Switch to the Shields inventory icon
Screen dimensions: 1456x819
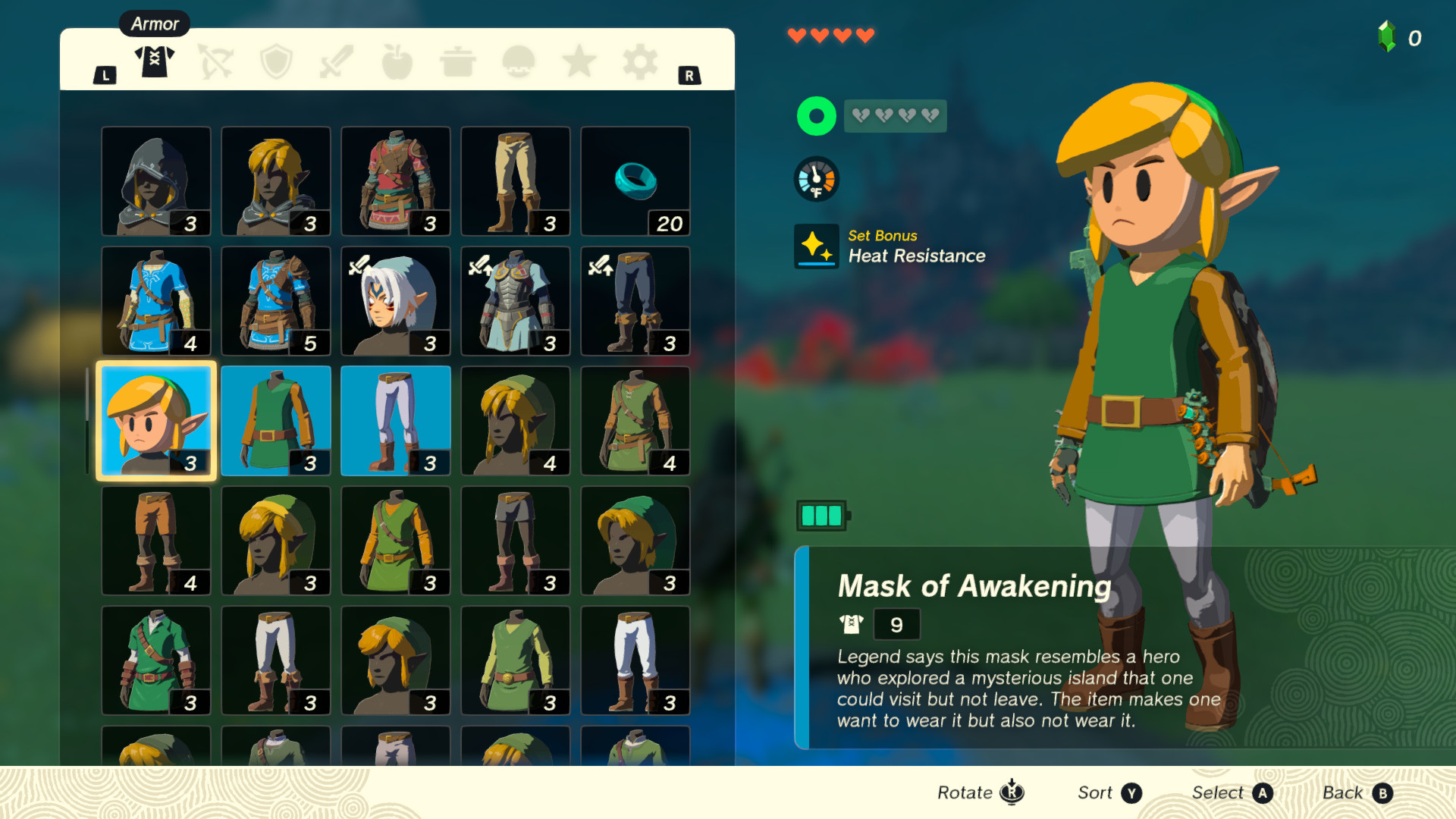click(x=275, y=62)
